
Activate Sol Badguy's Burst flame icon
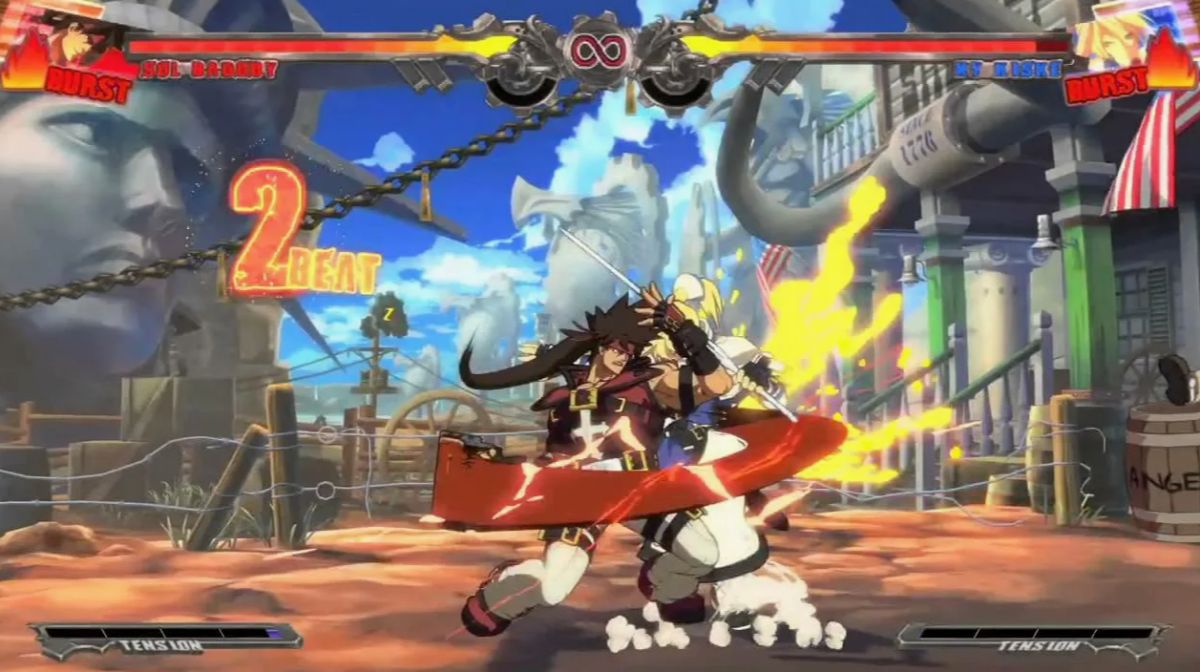[26, 62]
